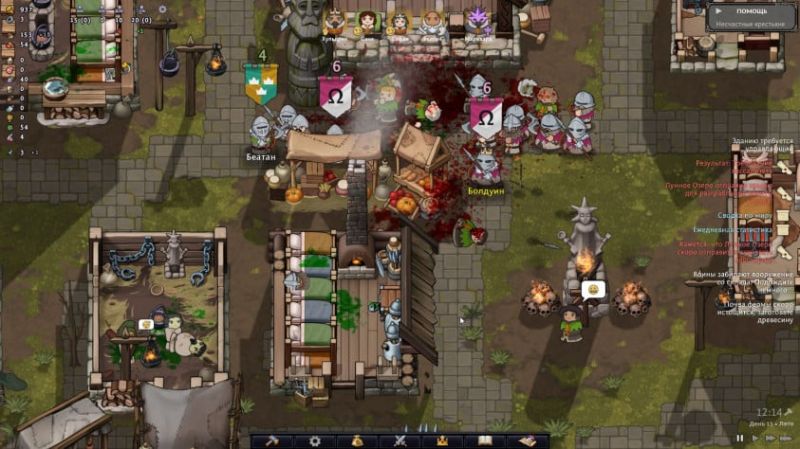This screenshot has height=449, width=800.
Task: Open the crossed swords military menu
Action: (x=400, y=441)
